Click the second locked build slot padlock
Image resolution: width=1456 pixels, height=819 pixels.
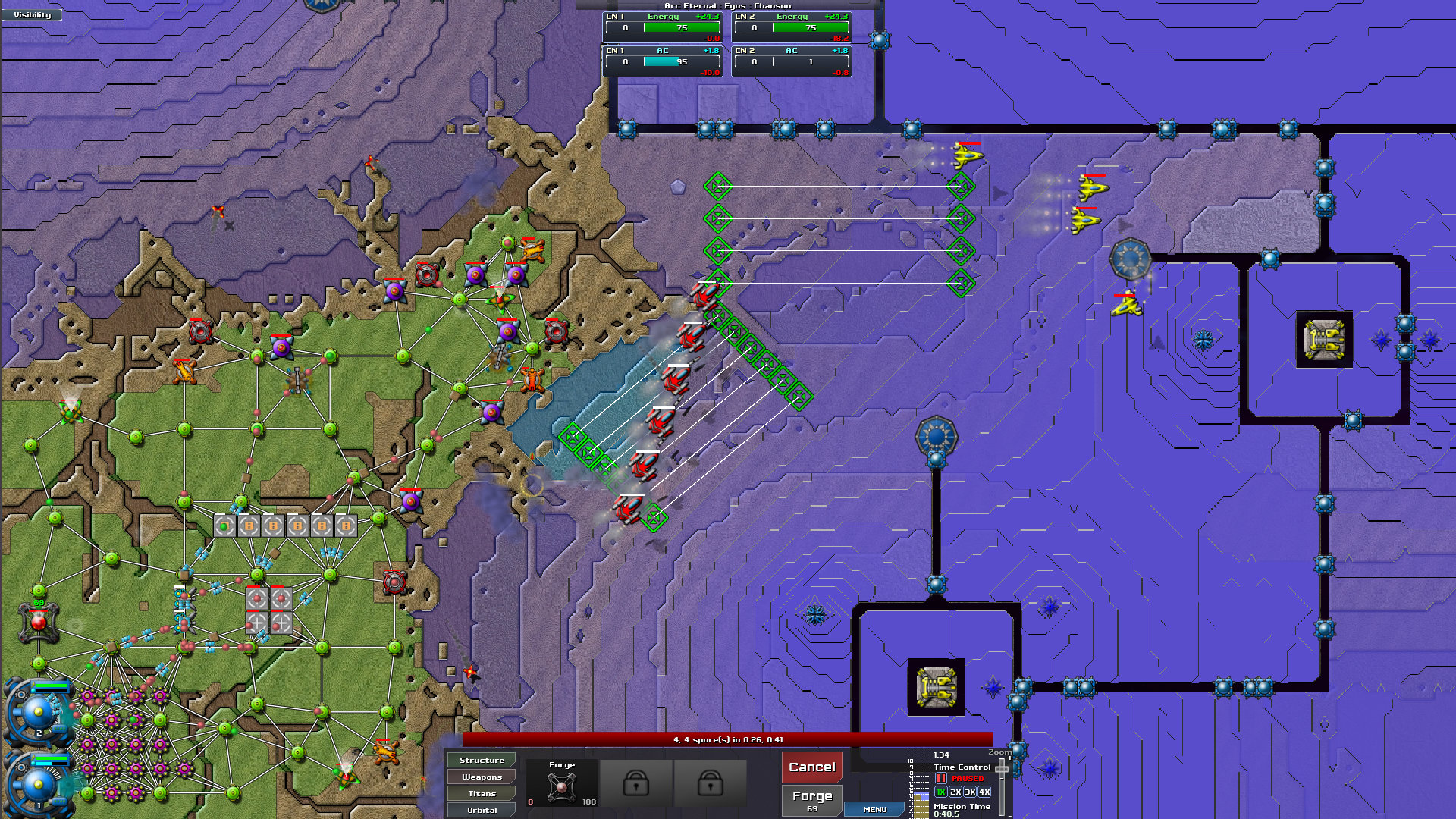pyautogui.click(x=709, y=783)
